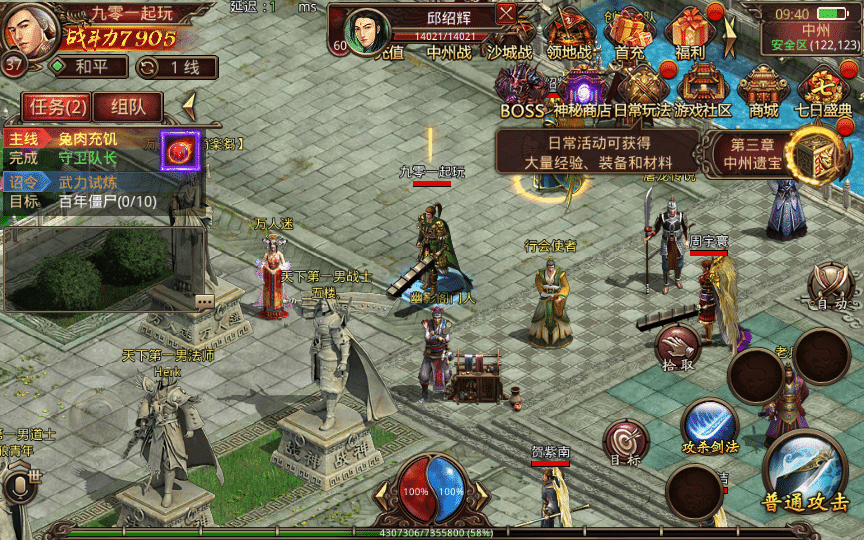Collapse the quest panel with the arrow

point(188,104)
